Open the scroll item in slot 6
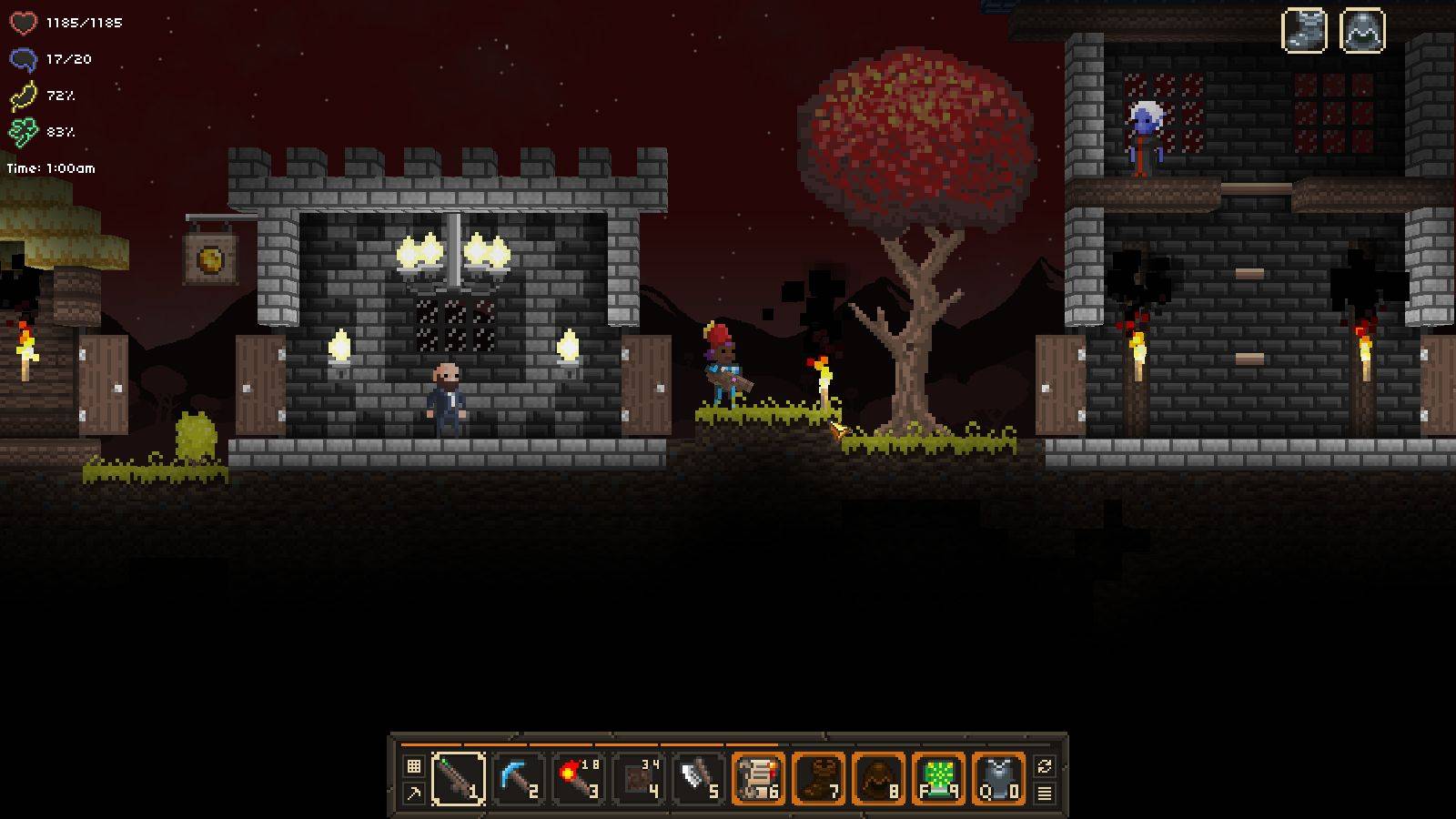Screen dimensions: 1456x819 [x=758, y=778]
